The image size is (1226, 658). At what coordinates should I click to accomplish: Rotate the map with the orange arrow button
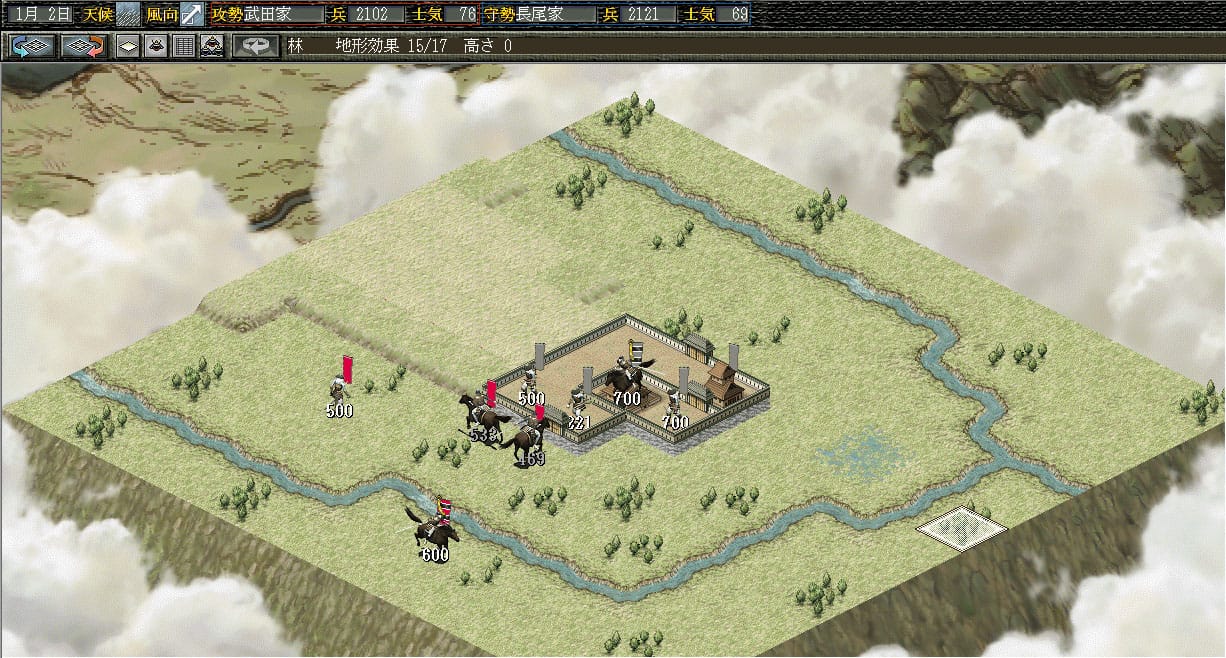point(83,46)
